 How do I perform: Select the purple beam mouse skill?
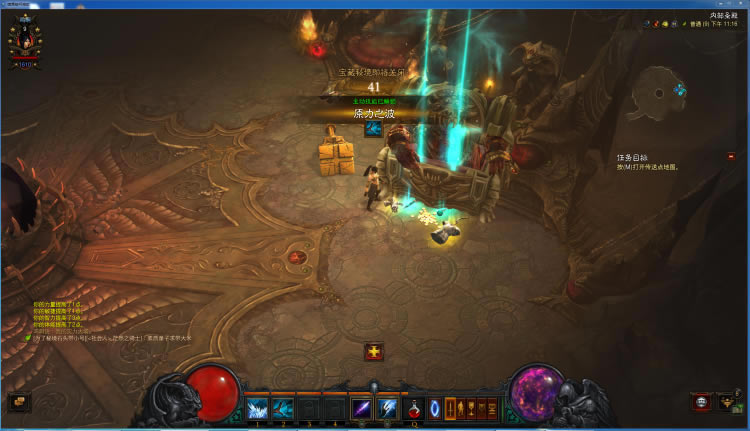coord(361,408)
